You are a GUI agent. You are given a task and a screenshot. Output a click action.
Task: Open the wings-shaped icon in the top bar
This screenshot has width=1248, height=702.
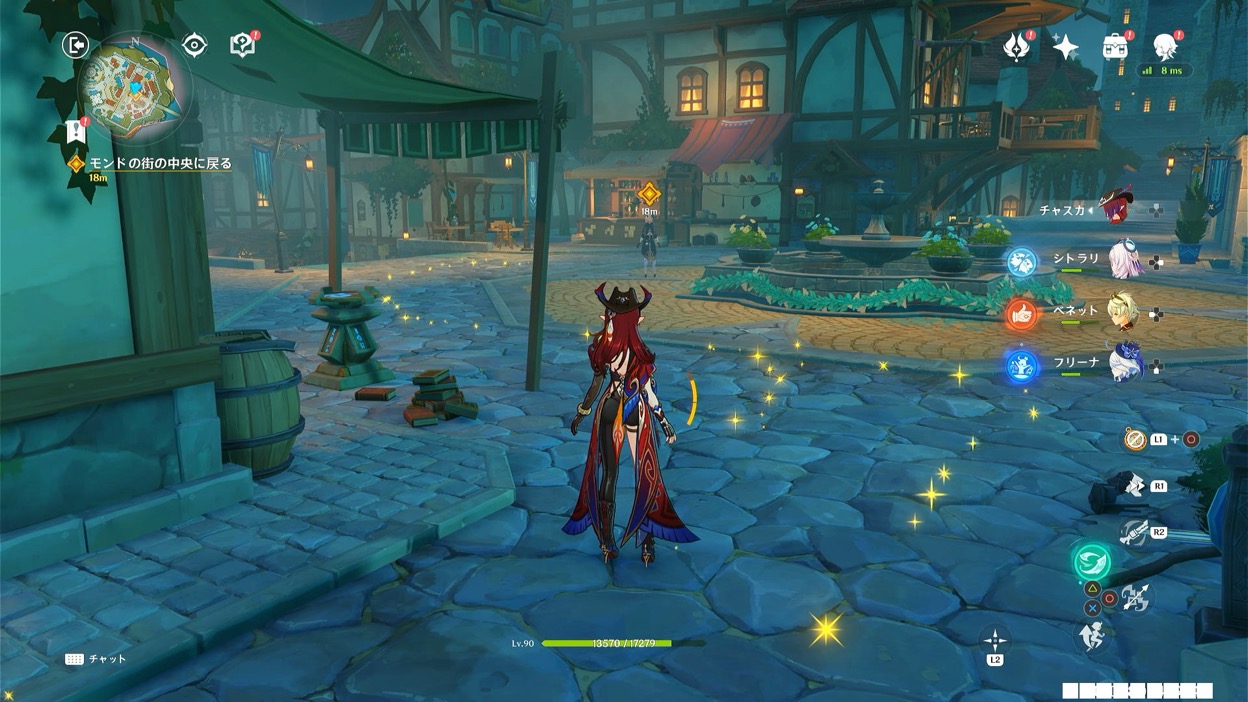[1017, 47]
